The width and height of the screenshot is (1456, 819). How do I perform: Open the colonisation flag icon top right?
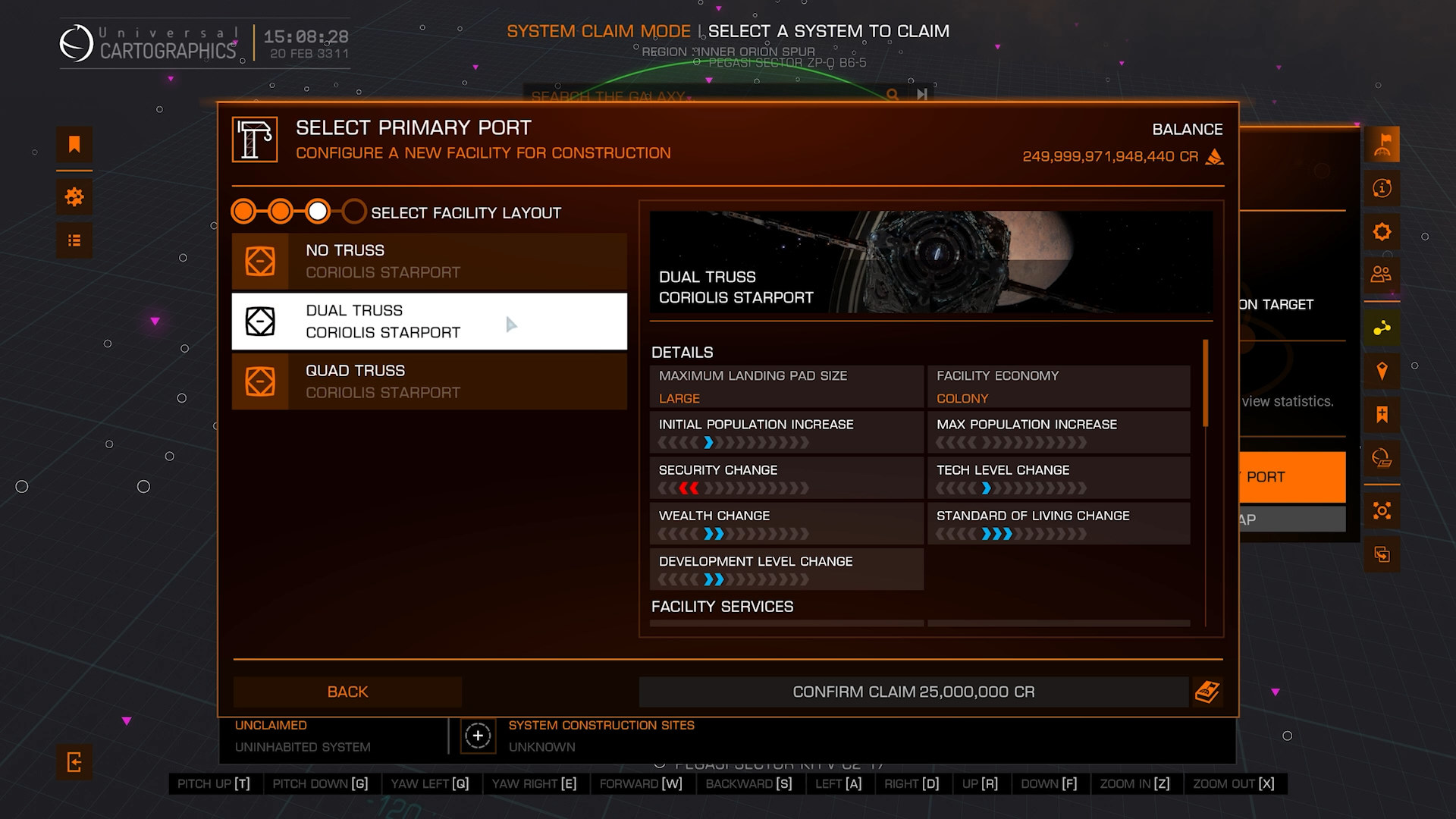pyautogui.click(x=1382, y=144)
